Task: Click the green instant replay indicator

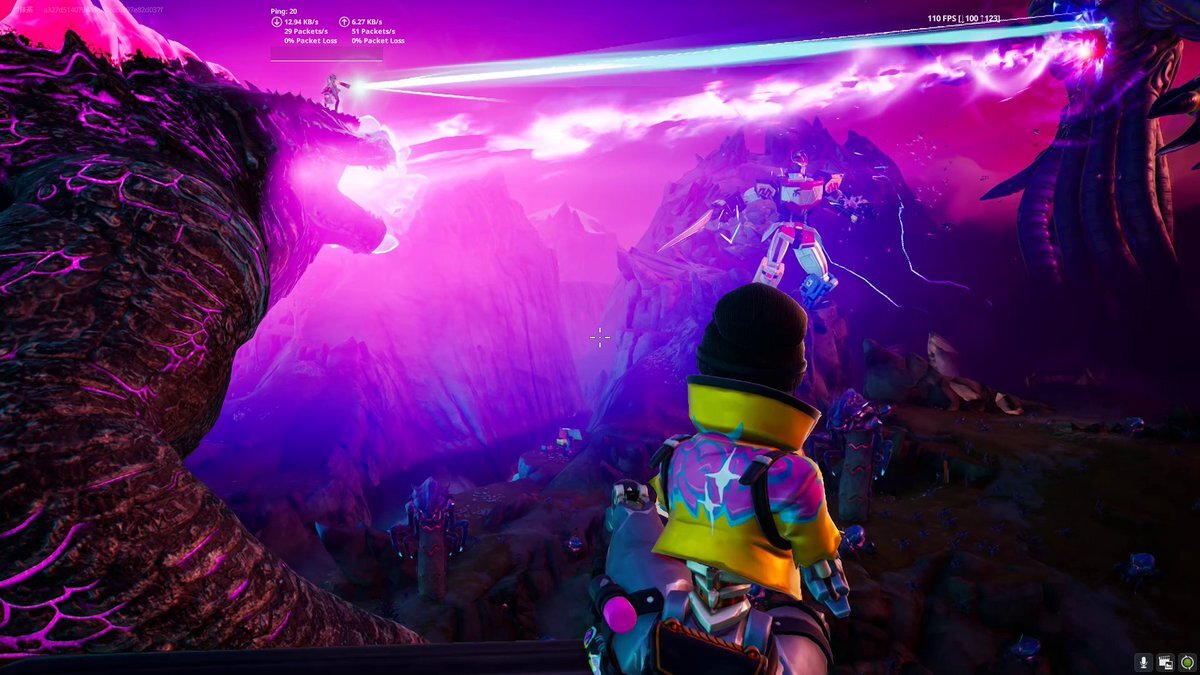Action: [x=1186, y=662]
